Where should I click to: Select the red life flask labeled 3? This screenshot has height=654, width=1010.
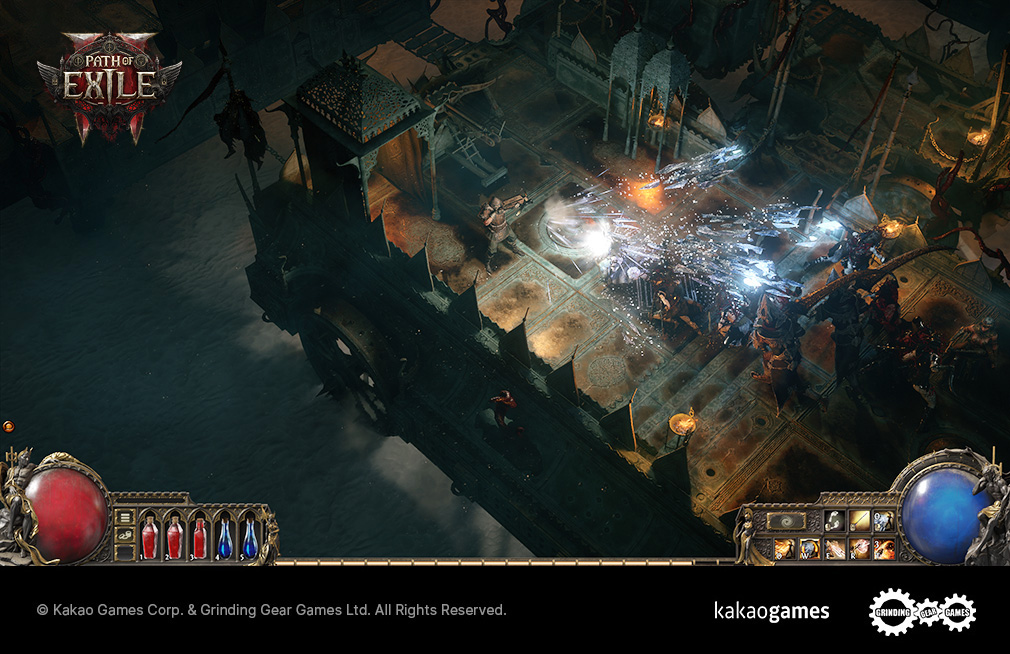[199, 537]
